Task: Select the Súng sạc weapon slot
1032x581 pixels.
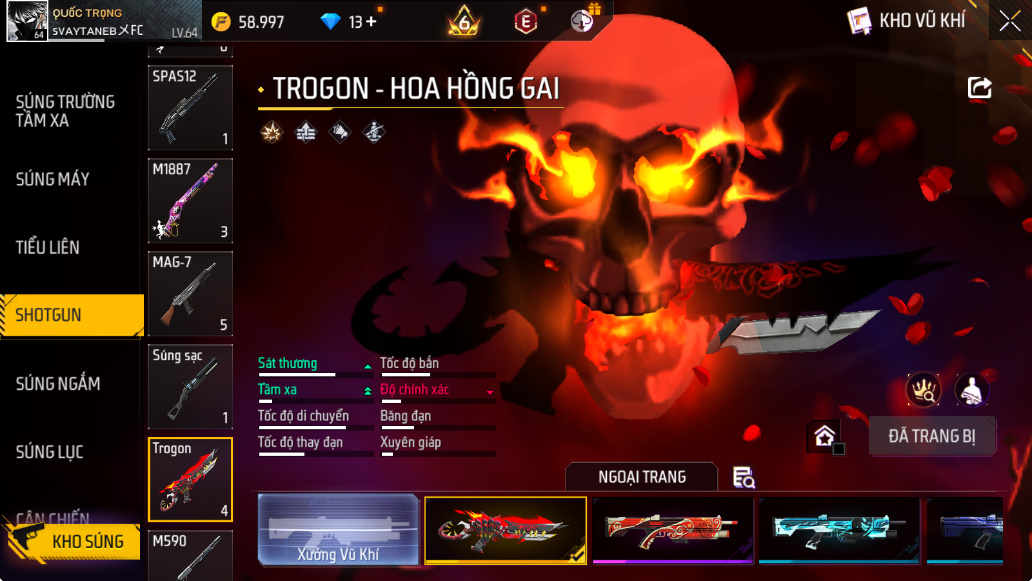Action: 190,386
